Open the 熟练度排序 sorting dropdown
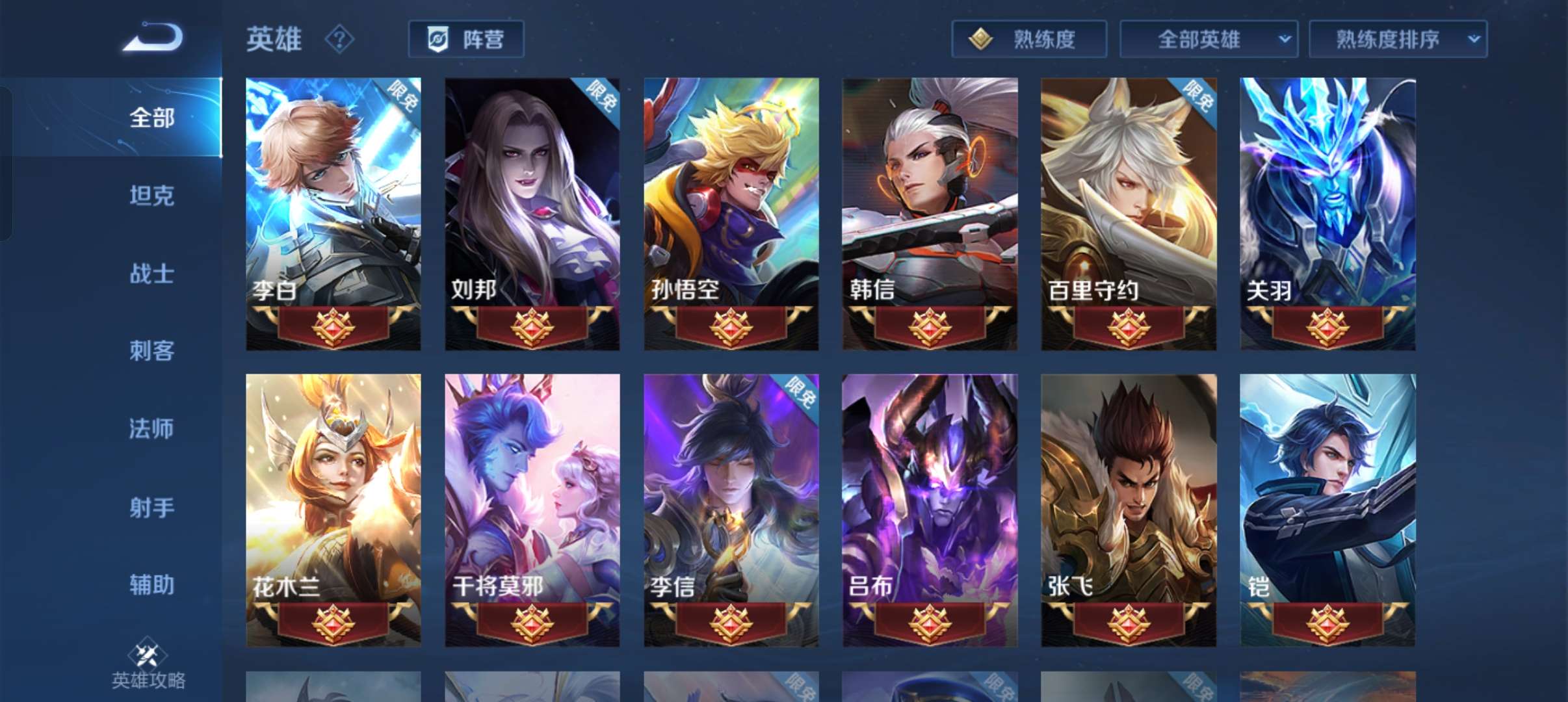This screenshot has width=1568, height=702. (1398, 38)
